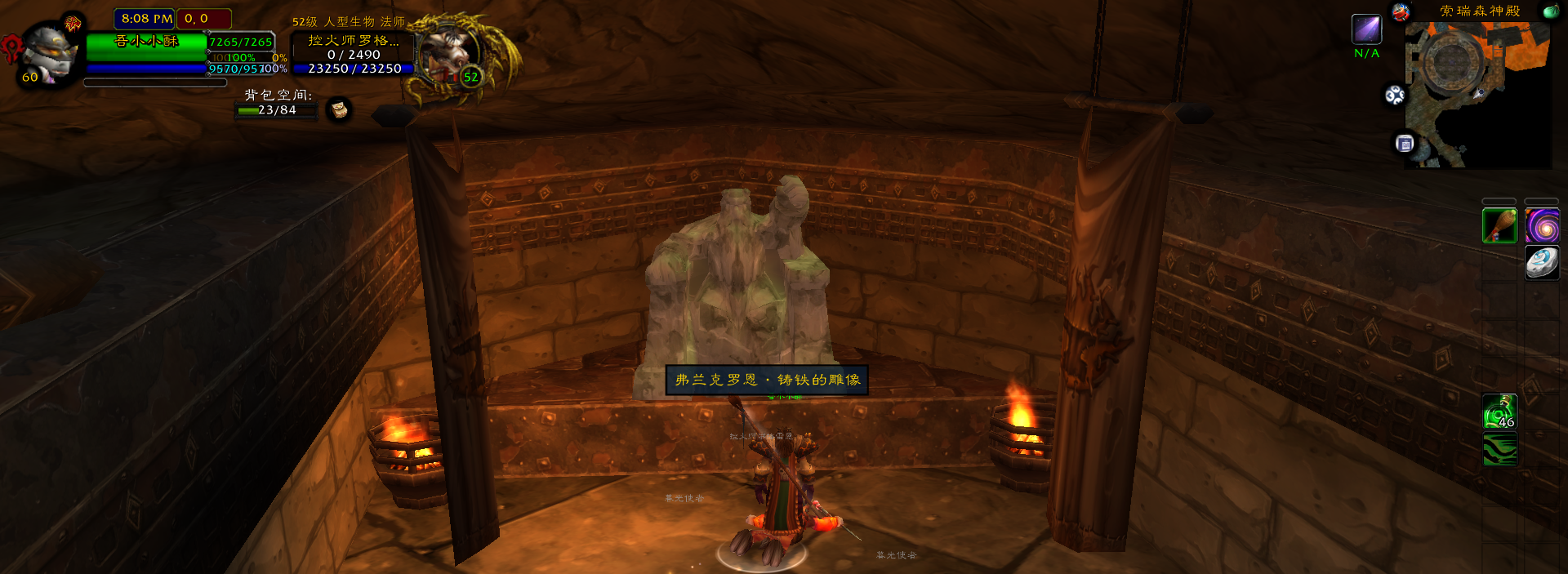Click the white paw-print minimap button
Image resolution: width=1568 pixels, height=574 pixels.
pyautogui.click(x=1395, y=96)
